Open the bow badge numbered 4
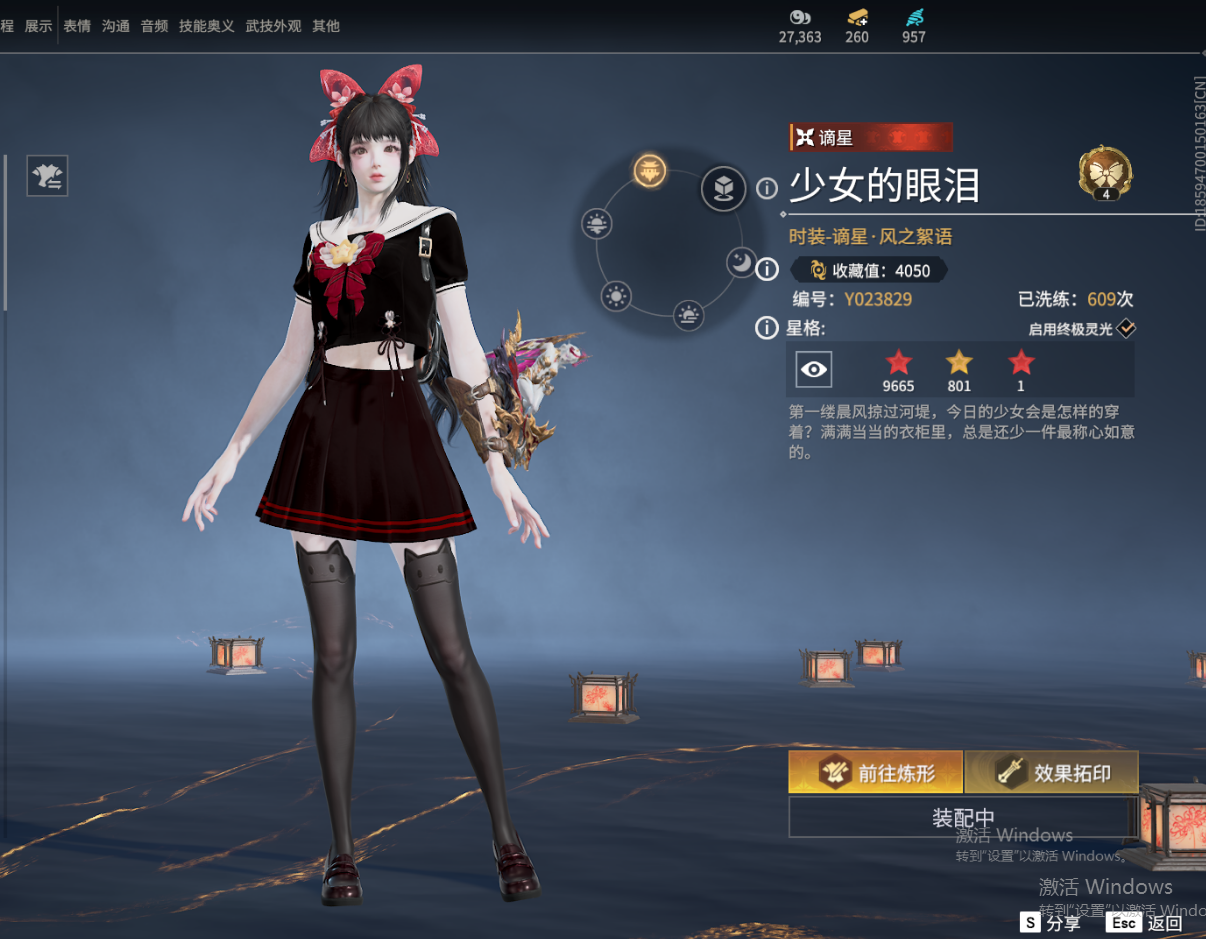This screenshot has height=939, width=1206. pos(1105,174)
